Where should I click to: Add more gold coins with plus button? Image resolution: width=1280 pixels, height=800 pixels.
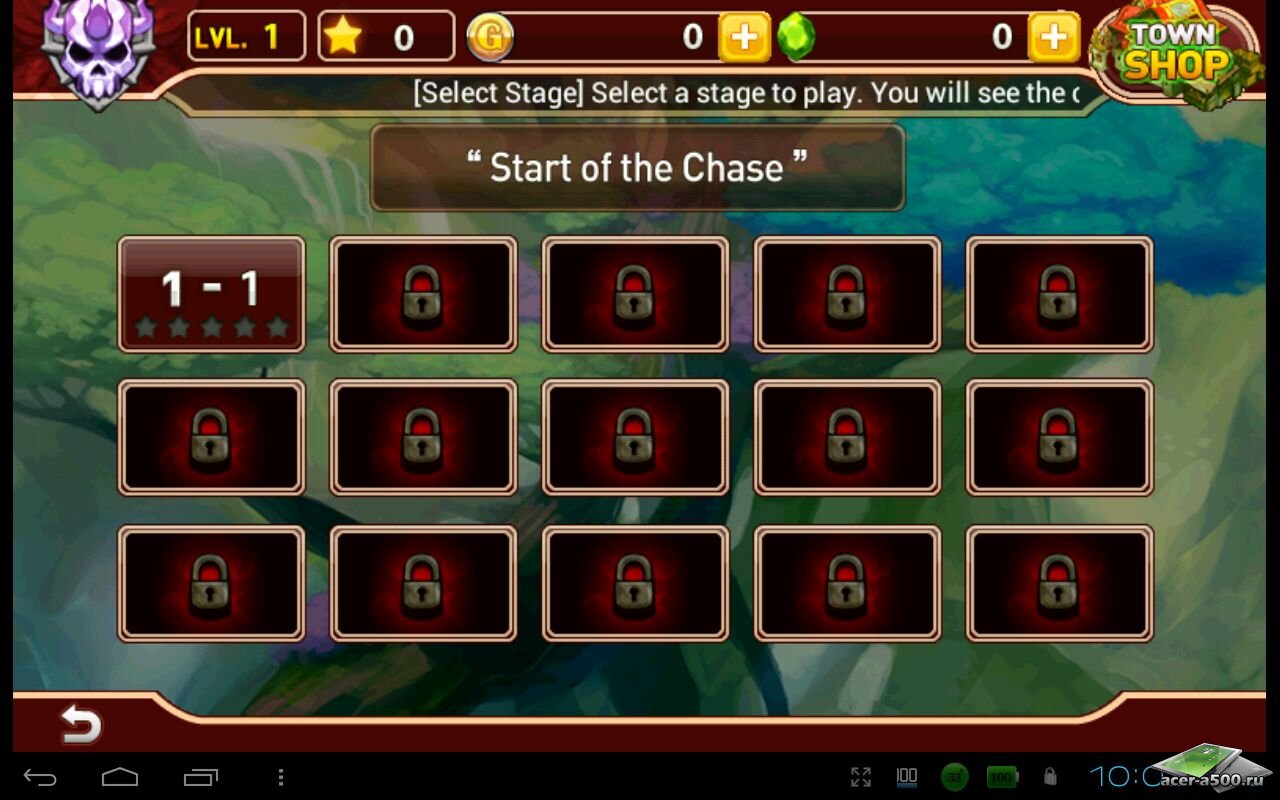pos(744,38)
